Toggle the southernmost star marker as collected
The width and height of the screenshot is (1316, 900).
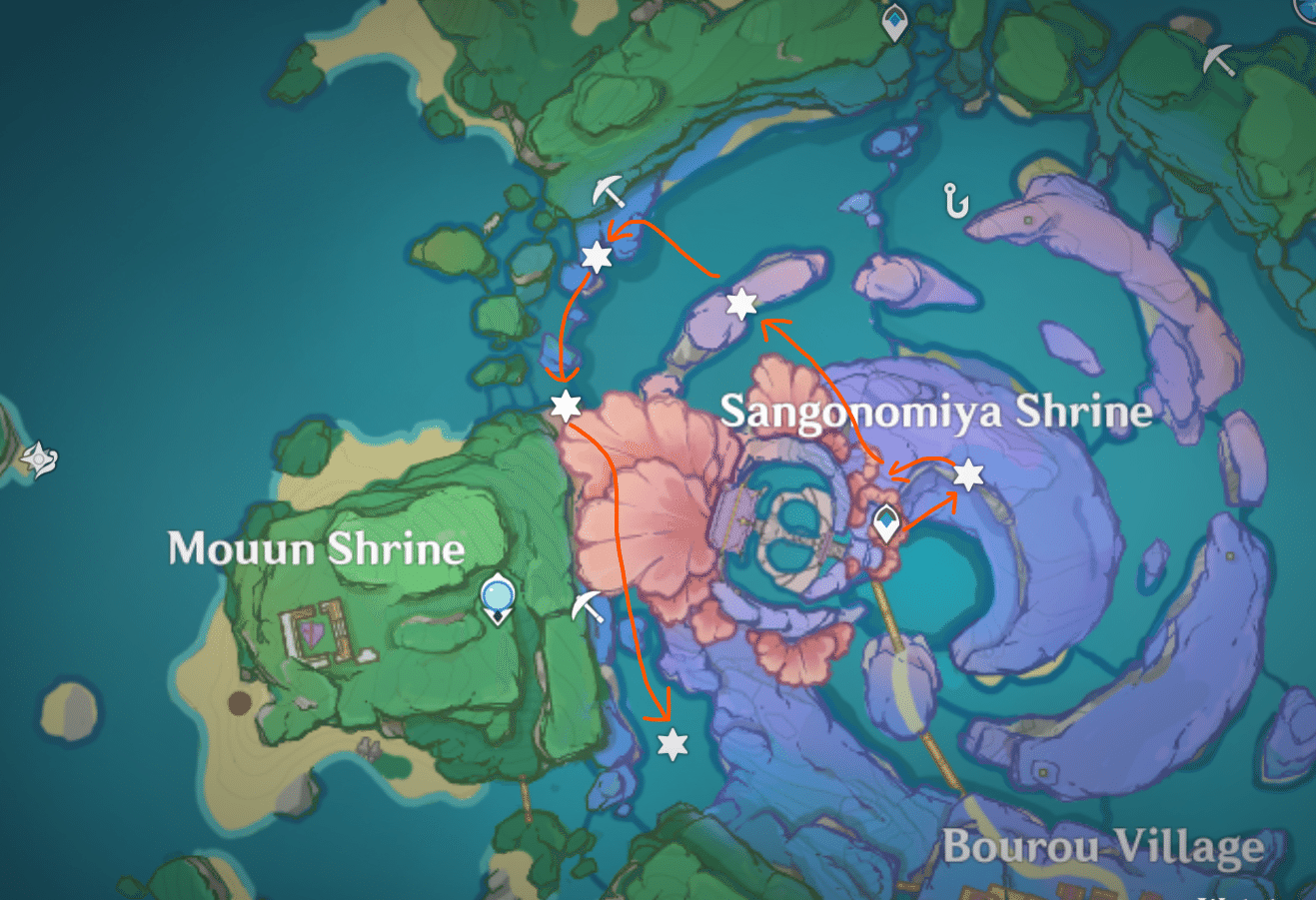(673, 743)
